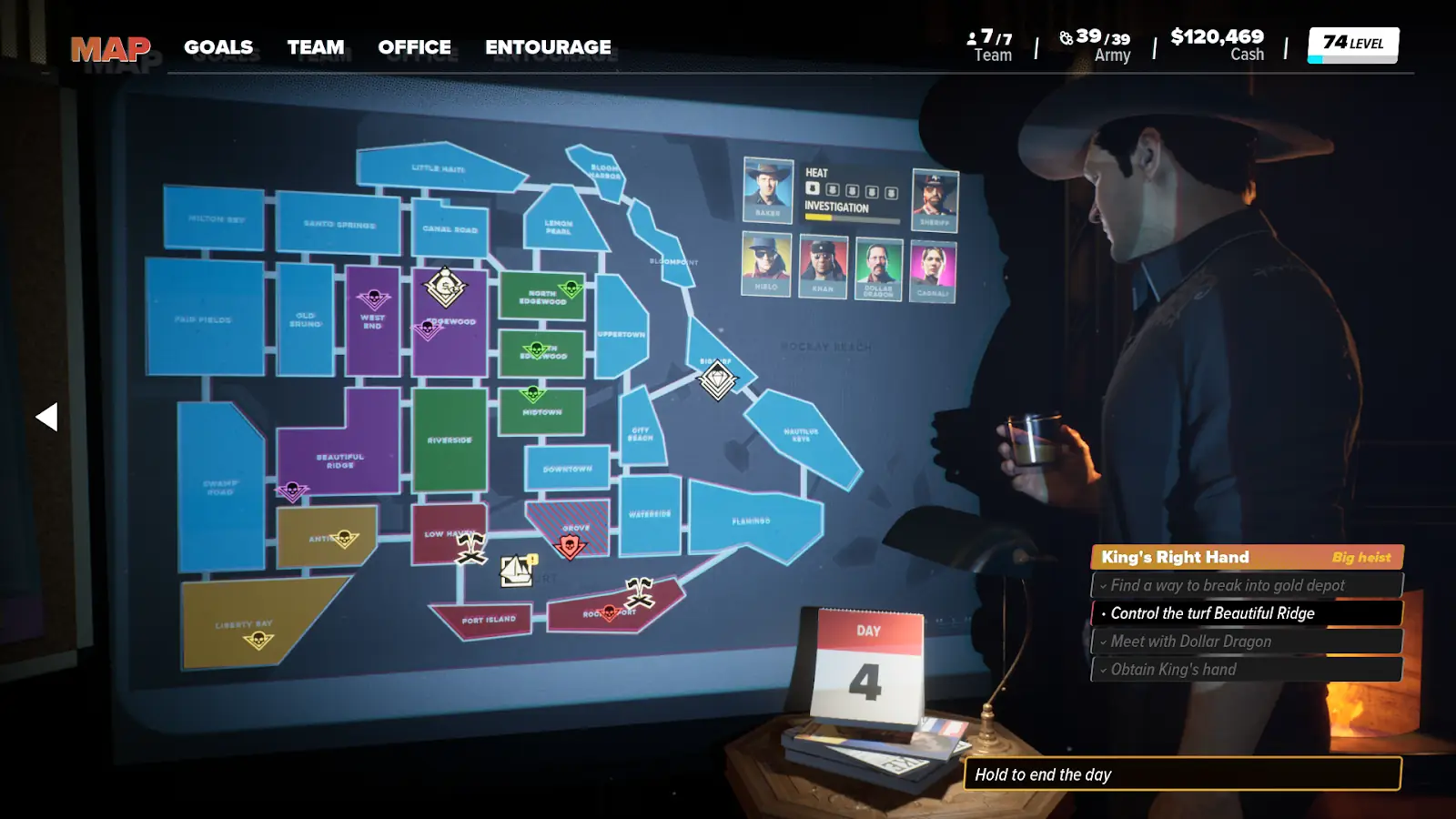Select the Downtown district tile
The image size is (1456, 819).
(567, 468)
